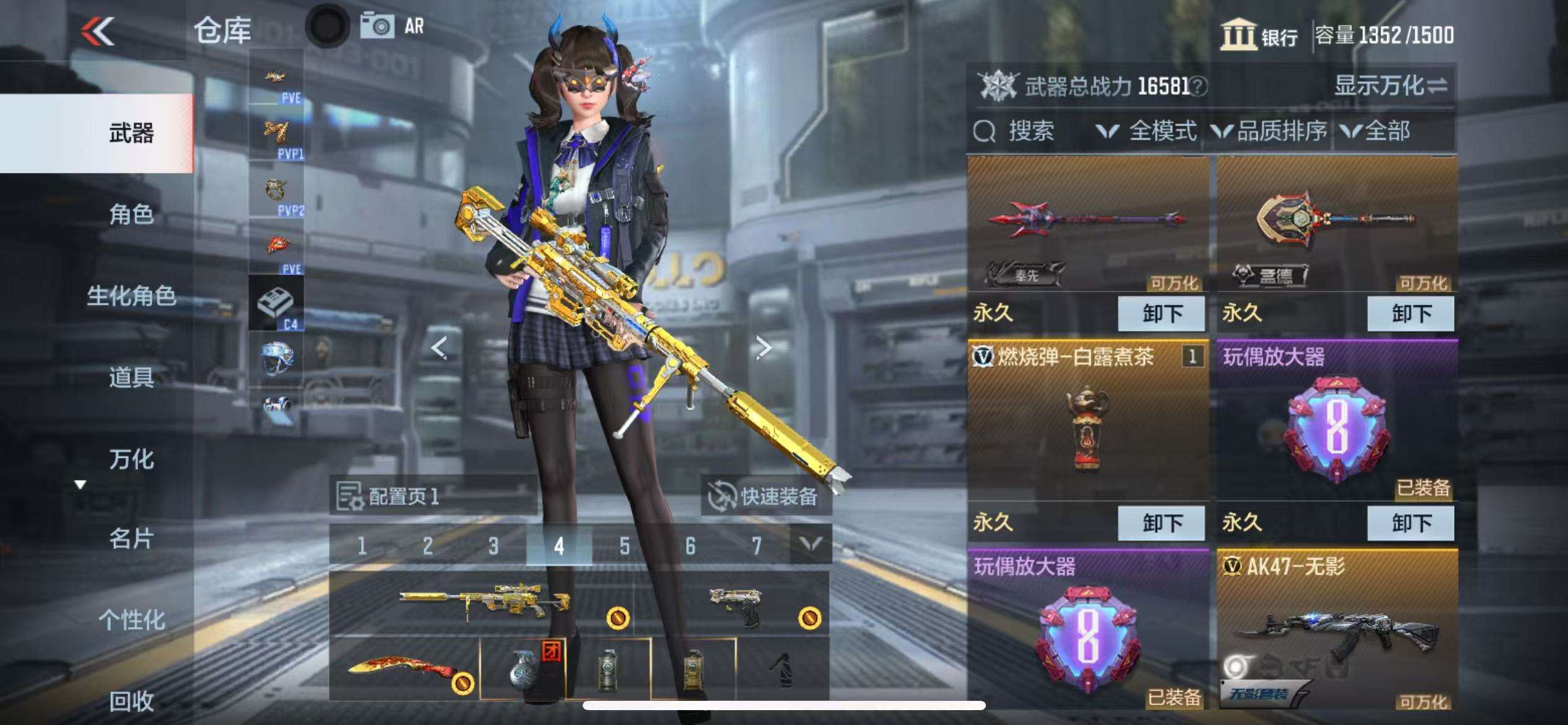1568x725 pixels.
Task: Go back using the red arrow button
Action: point(98,31)
